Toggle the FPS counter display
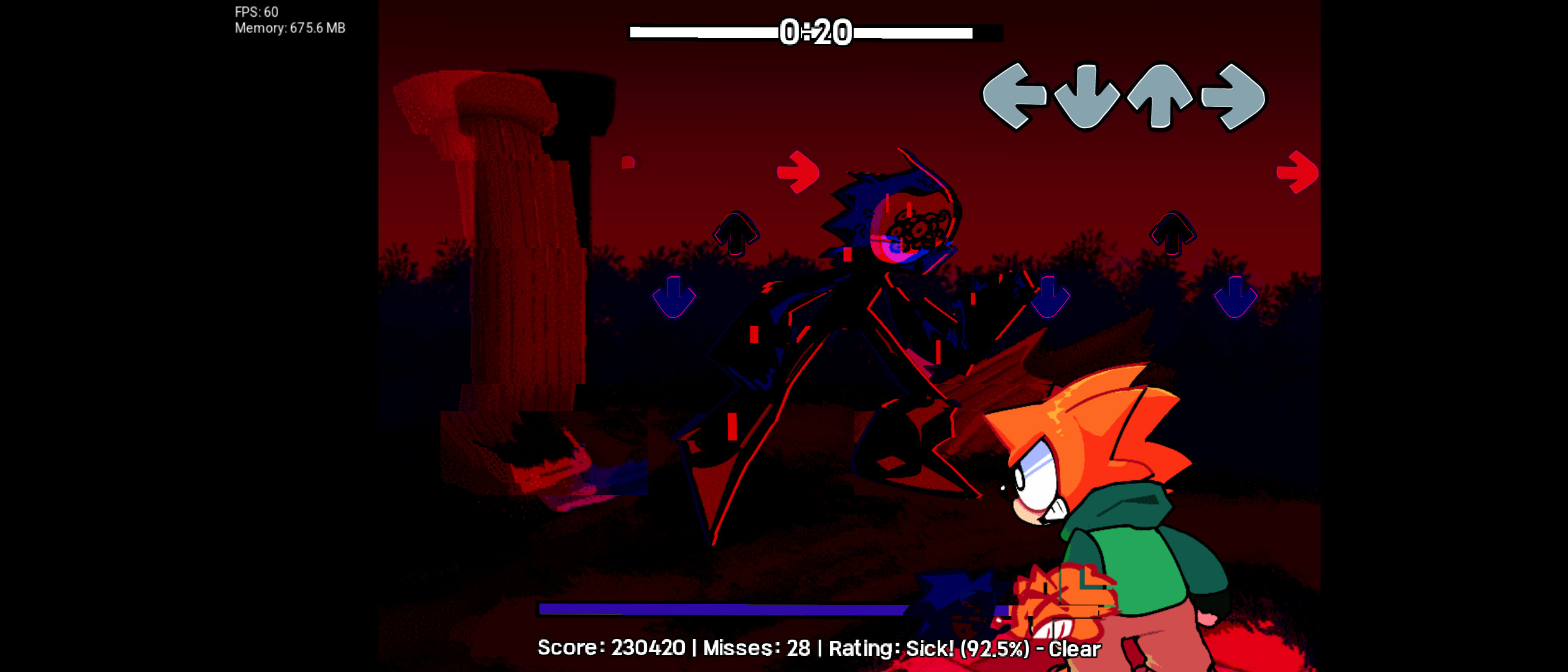Image resolution: width=1568 pixels, height=672 pixels. (255, 11)
